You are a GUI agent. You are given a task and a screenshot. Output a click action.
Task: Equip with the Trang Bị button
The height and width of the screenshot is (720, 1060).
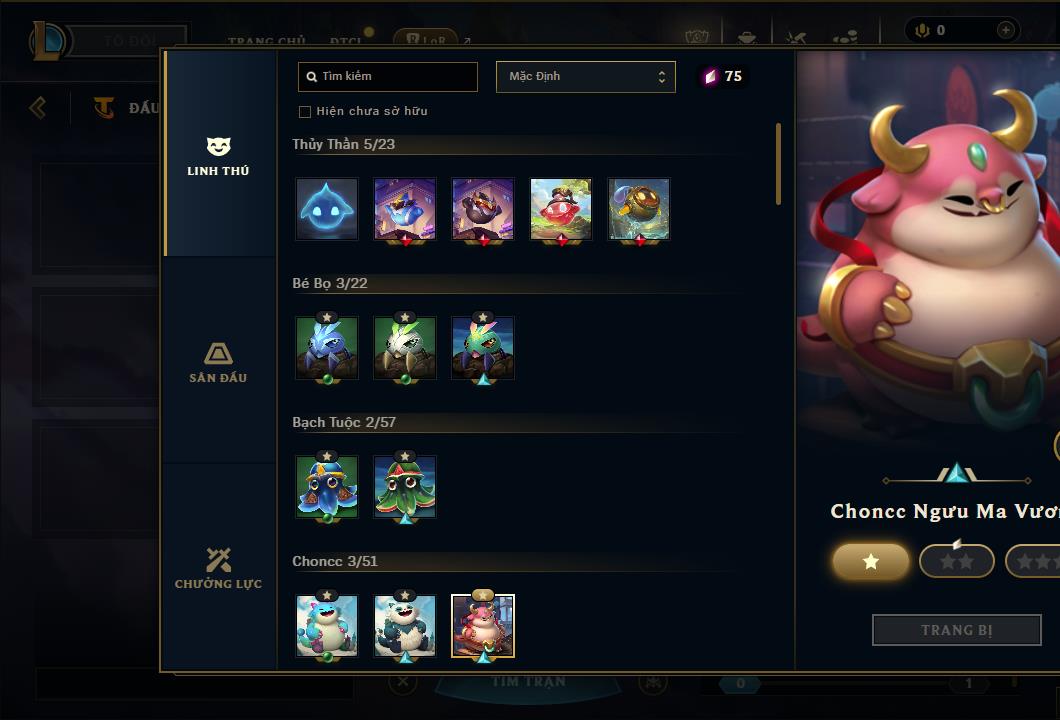coord(957,630)
